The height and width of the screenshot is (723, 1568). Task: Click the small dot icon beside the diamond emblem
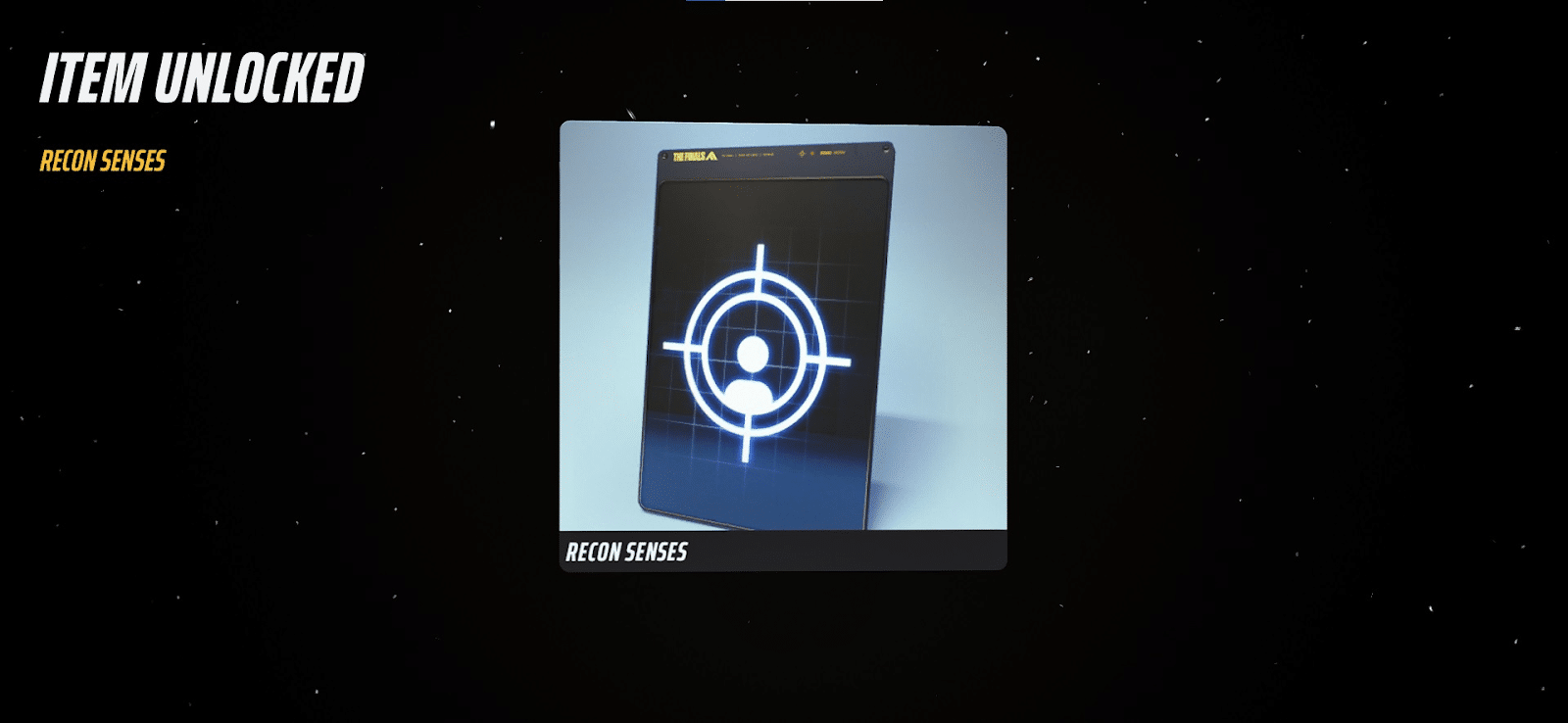pos(812,154)
